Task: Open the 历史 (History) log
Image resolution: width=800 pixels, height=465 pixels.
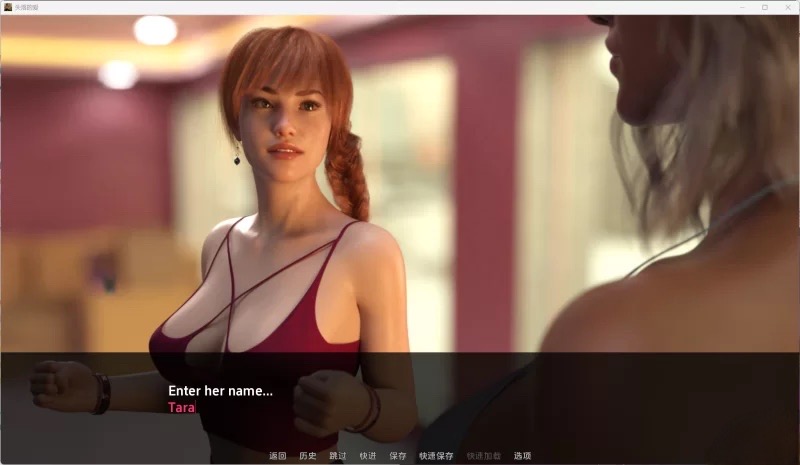Action: 308,456
